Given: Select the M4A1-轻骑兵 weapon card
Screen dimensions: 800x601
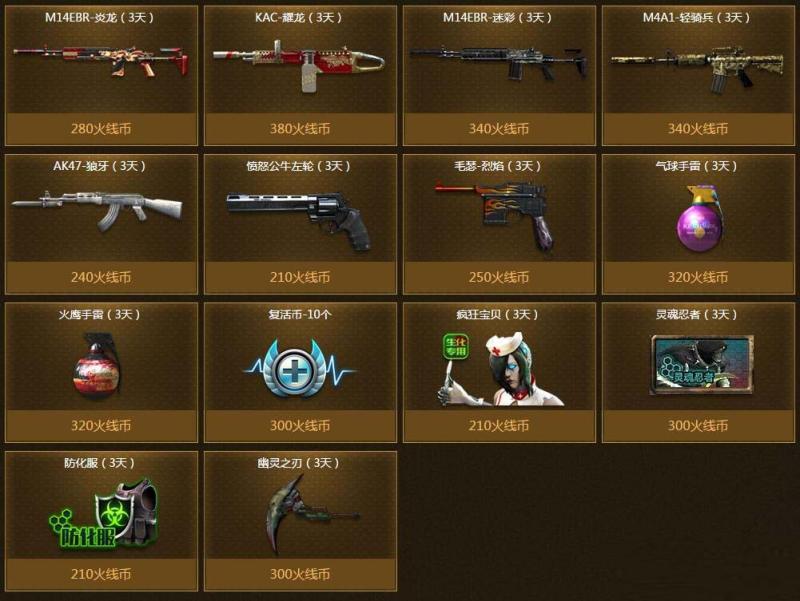Looking at the screenshot, I should [698, 63].
